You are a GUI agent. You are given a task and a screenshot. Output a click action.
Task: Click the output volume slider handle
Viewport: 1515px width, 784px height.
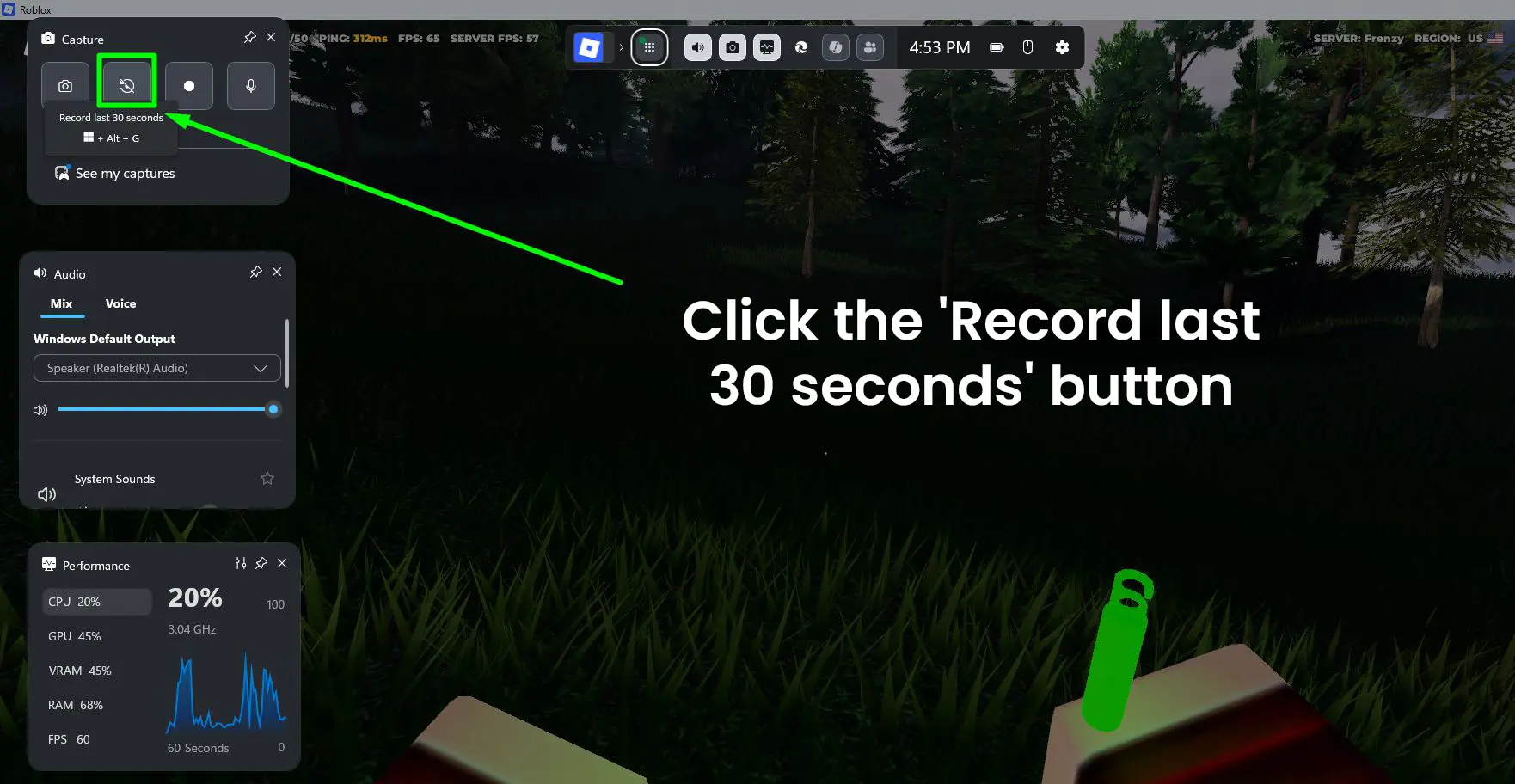coord(273,408)
